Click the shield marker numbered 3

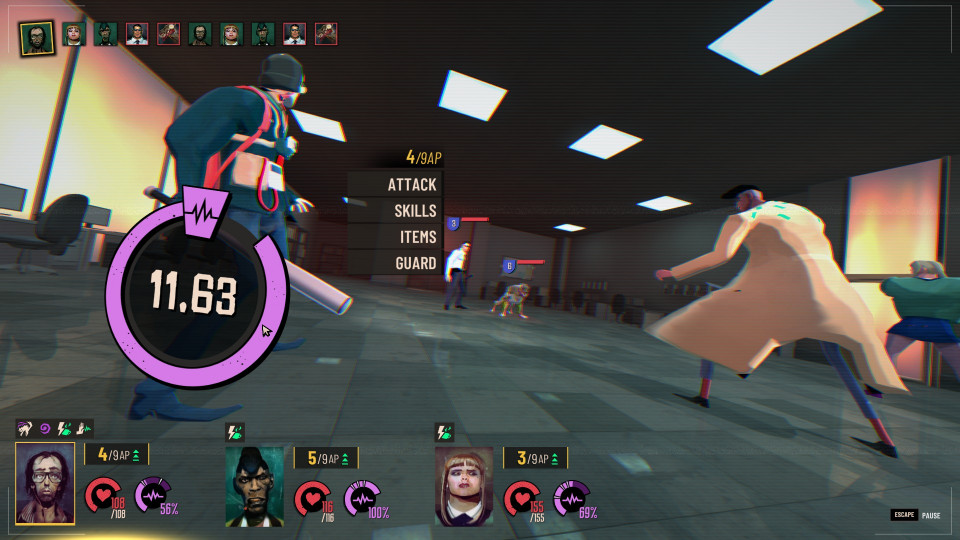pyautogui.click(x=453, y=224)
